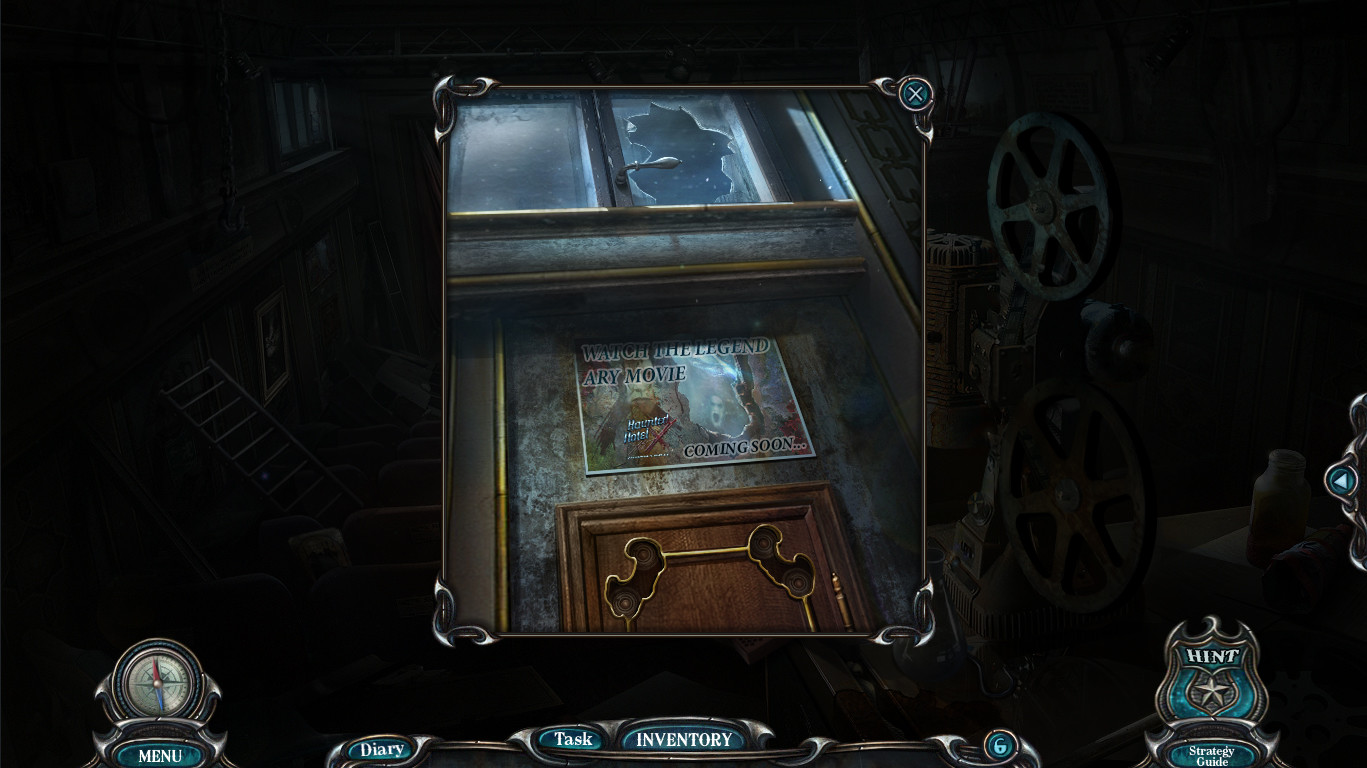The width and height of the screenshot is (1367, 768).
Task: Open the MENU panel
Action: pyautogui.click(x=159, y=757)
